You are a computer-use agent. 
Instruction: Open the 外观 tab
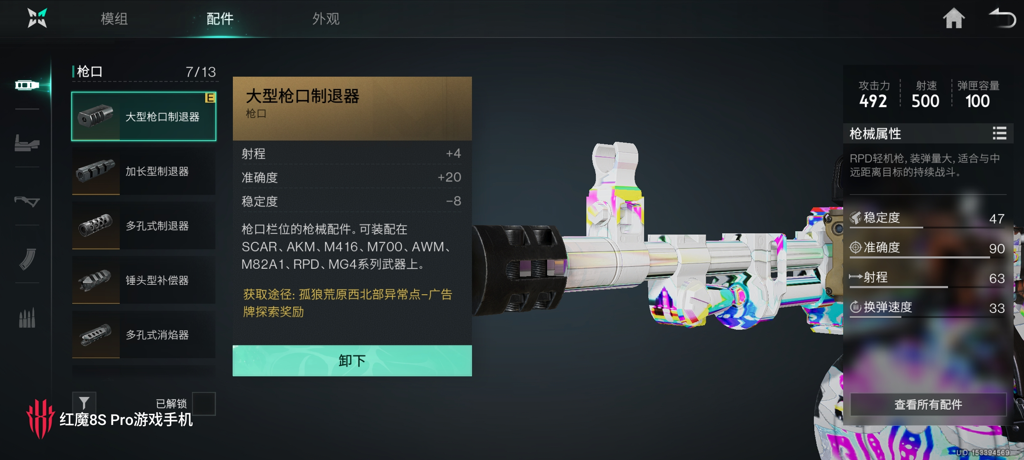pos(325,19)
